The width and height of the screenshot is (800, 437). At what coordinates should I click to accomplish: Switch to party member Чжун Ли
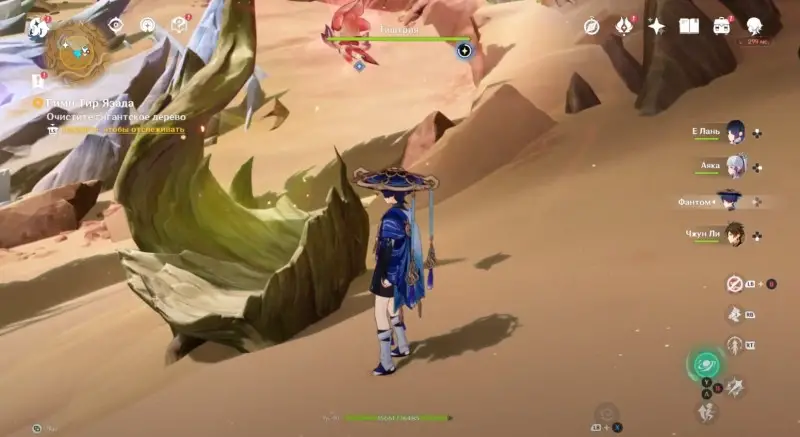pos(735,234)
